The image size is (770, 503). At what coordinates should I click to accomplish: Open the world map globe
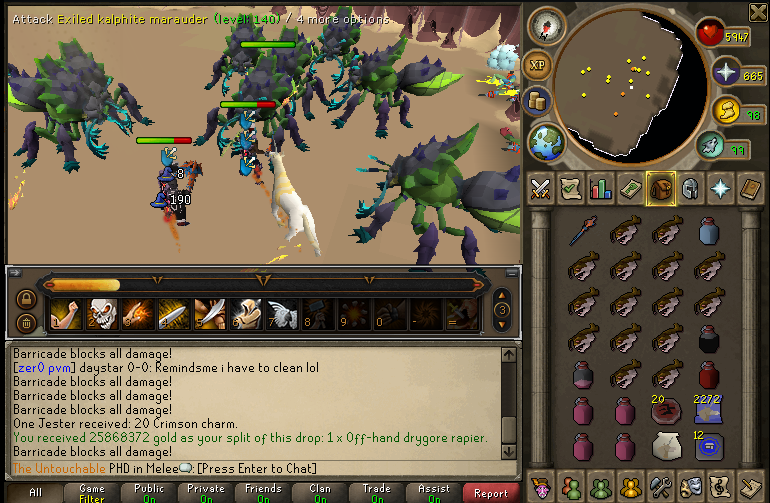pos(546,141)
